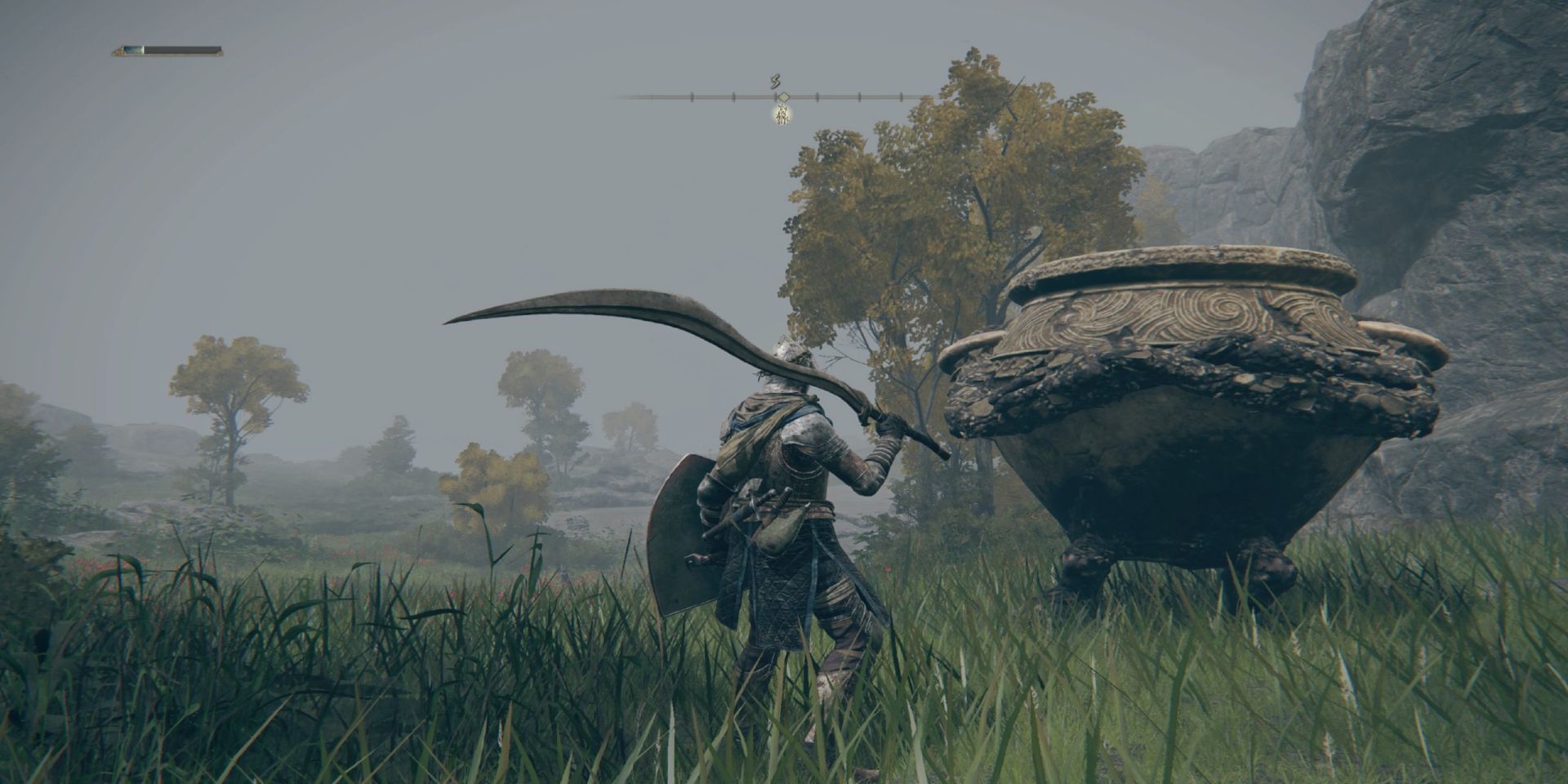
Task: Click the tick mark right of the diamond marker
Action: coord(817,97)
